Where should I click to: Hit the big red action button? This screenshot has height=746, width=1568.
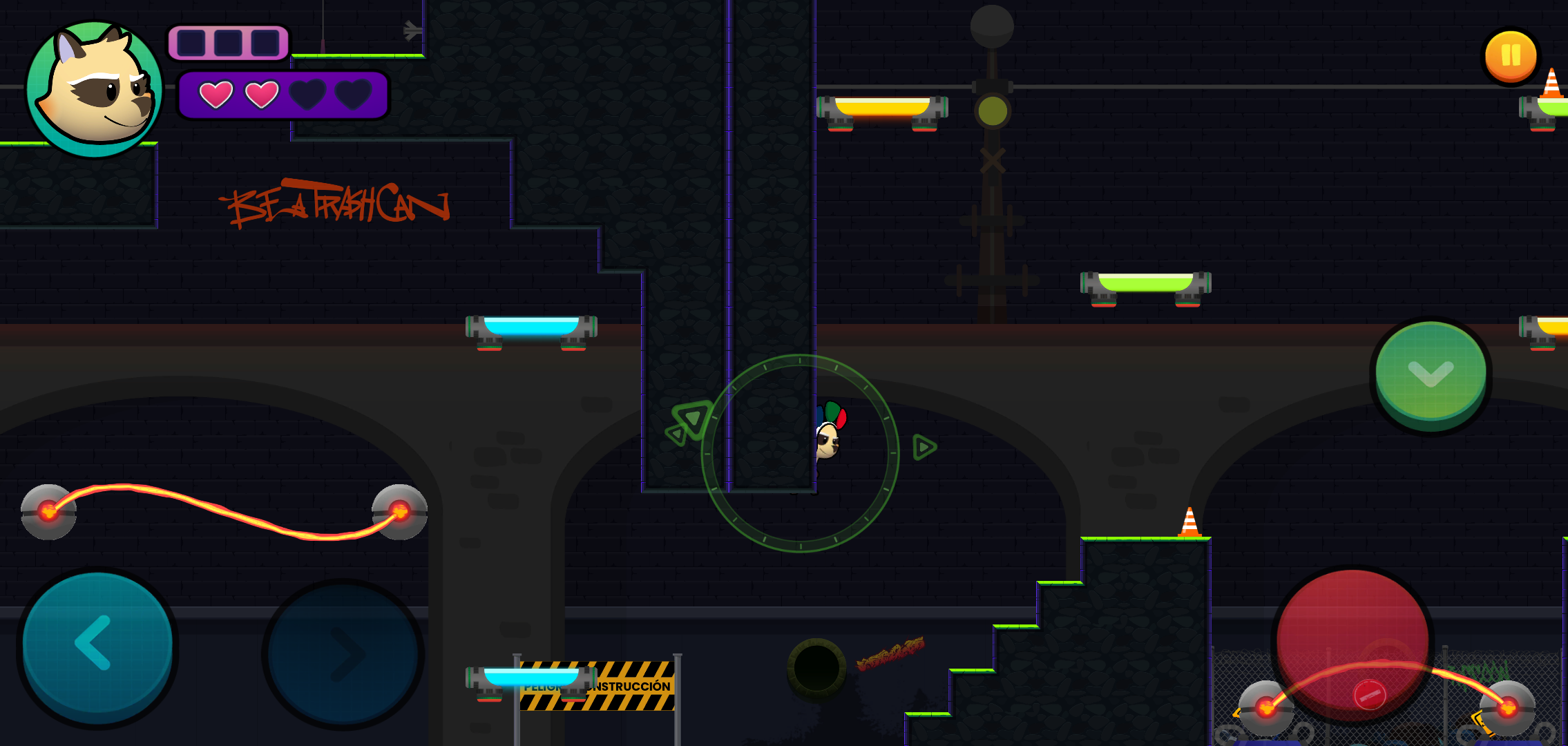[1352, 644]
